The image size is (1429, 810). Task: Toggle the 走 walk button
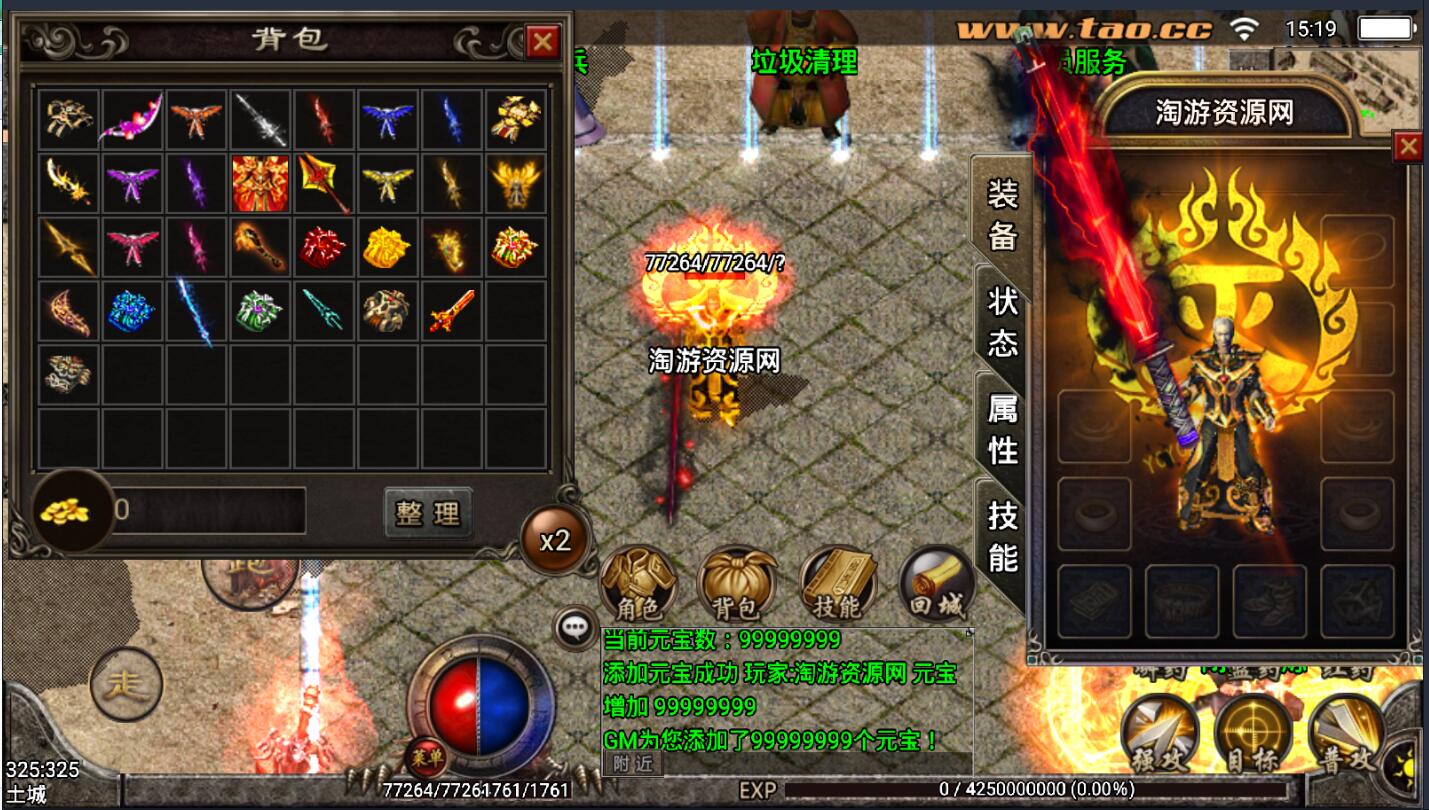click(x=126, y=686)
